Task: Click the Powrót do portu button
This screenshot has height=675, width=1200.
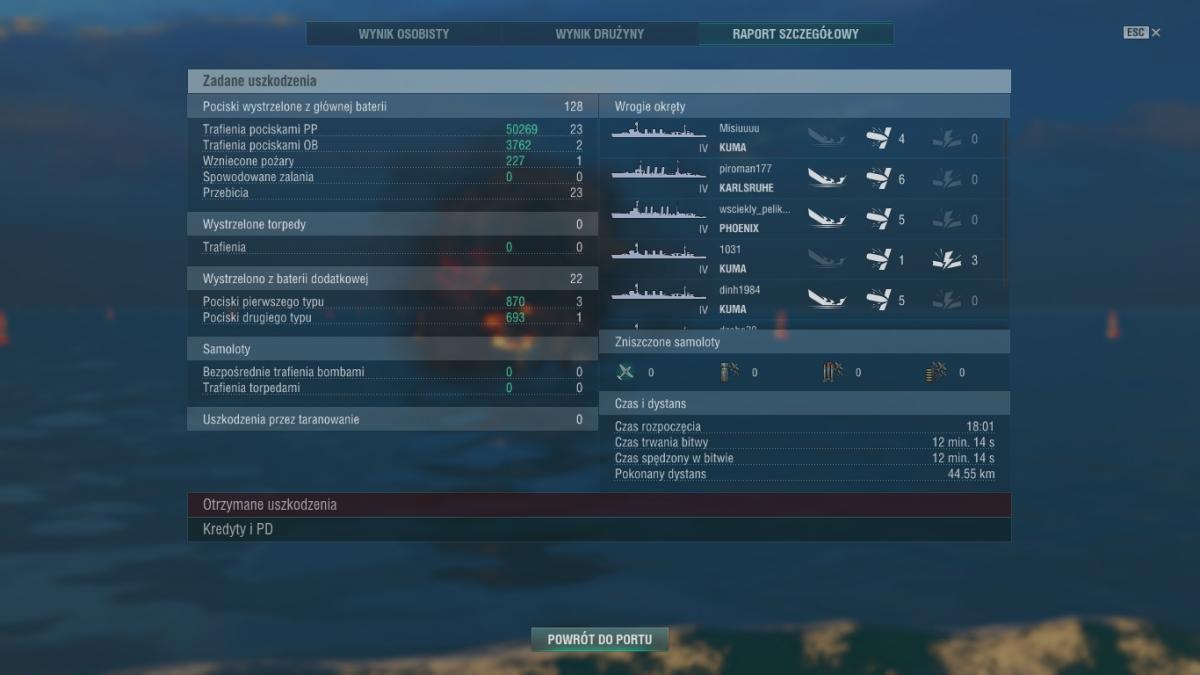Action: point(599,639)
